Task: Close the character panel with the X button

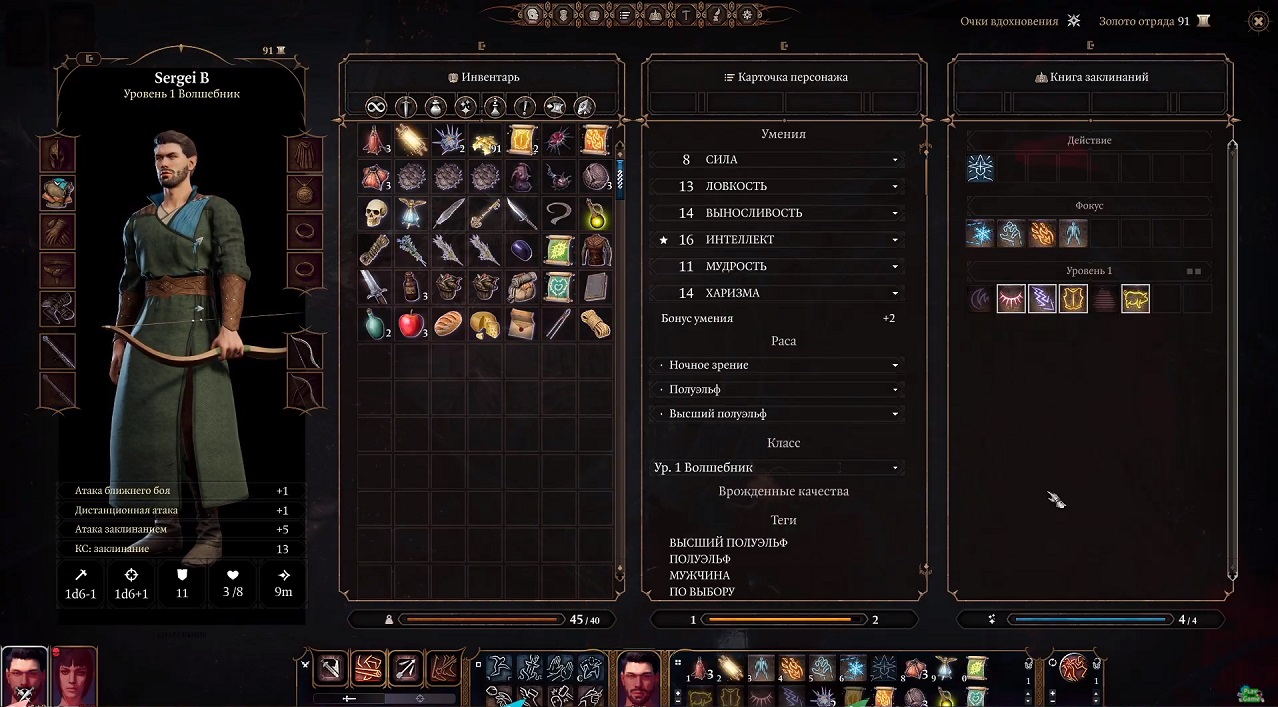Action: (x=1258, y=21)
